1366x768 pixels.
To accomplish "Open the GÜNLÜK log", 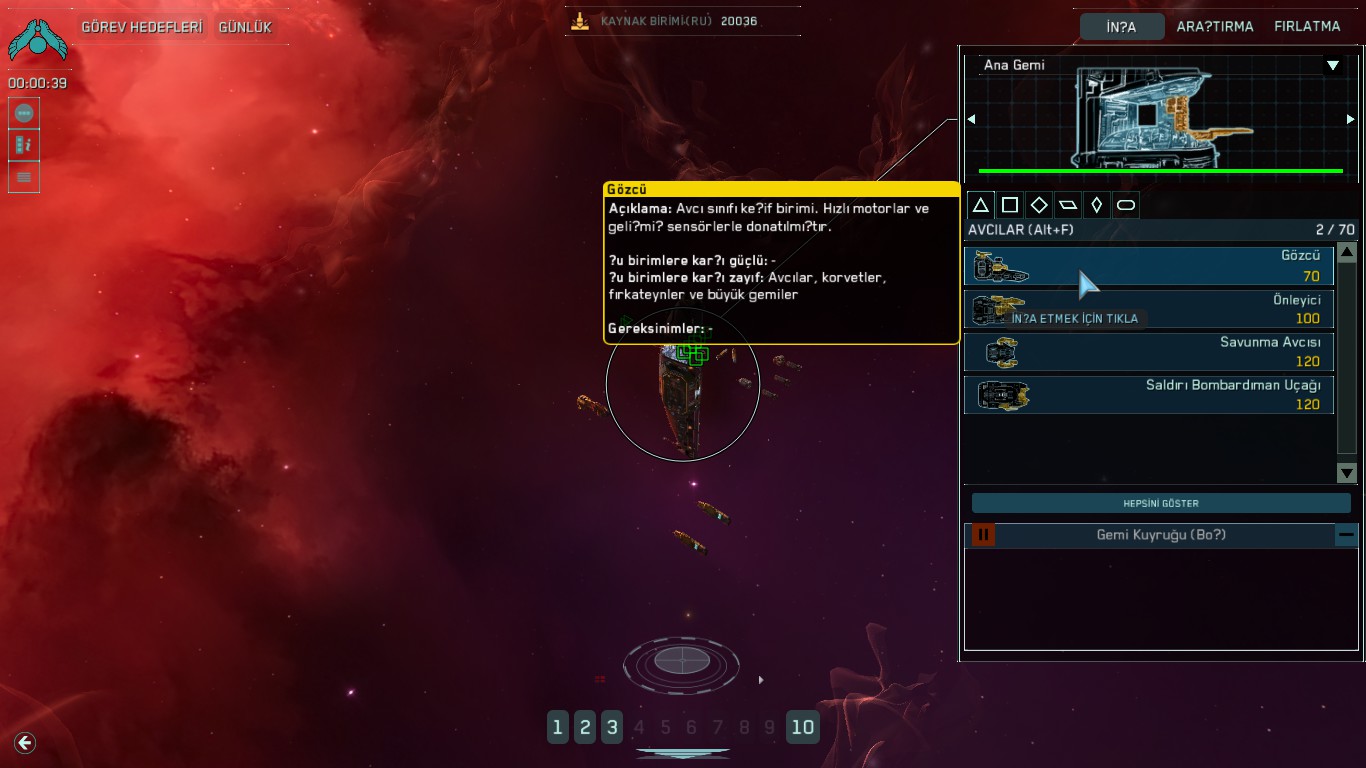I will (x=245, y=27).
